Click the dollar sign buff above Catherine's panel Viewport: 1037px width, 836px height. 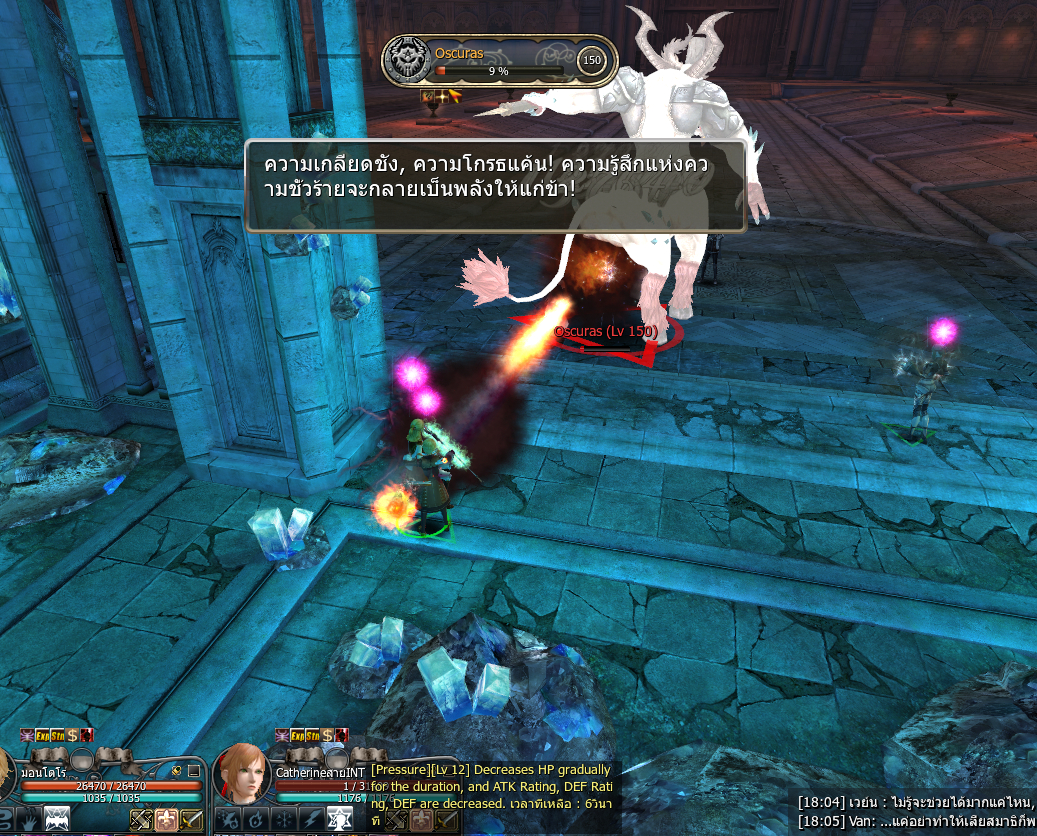326,735
